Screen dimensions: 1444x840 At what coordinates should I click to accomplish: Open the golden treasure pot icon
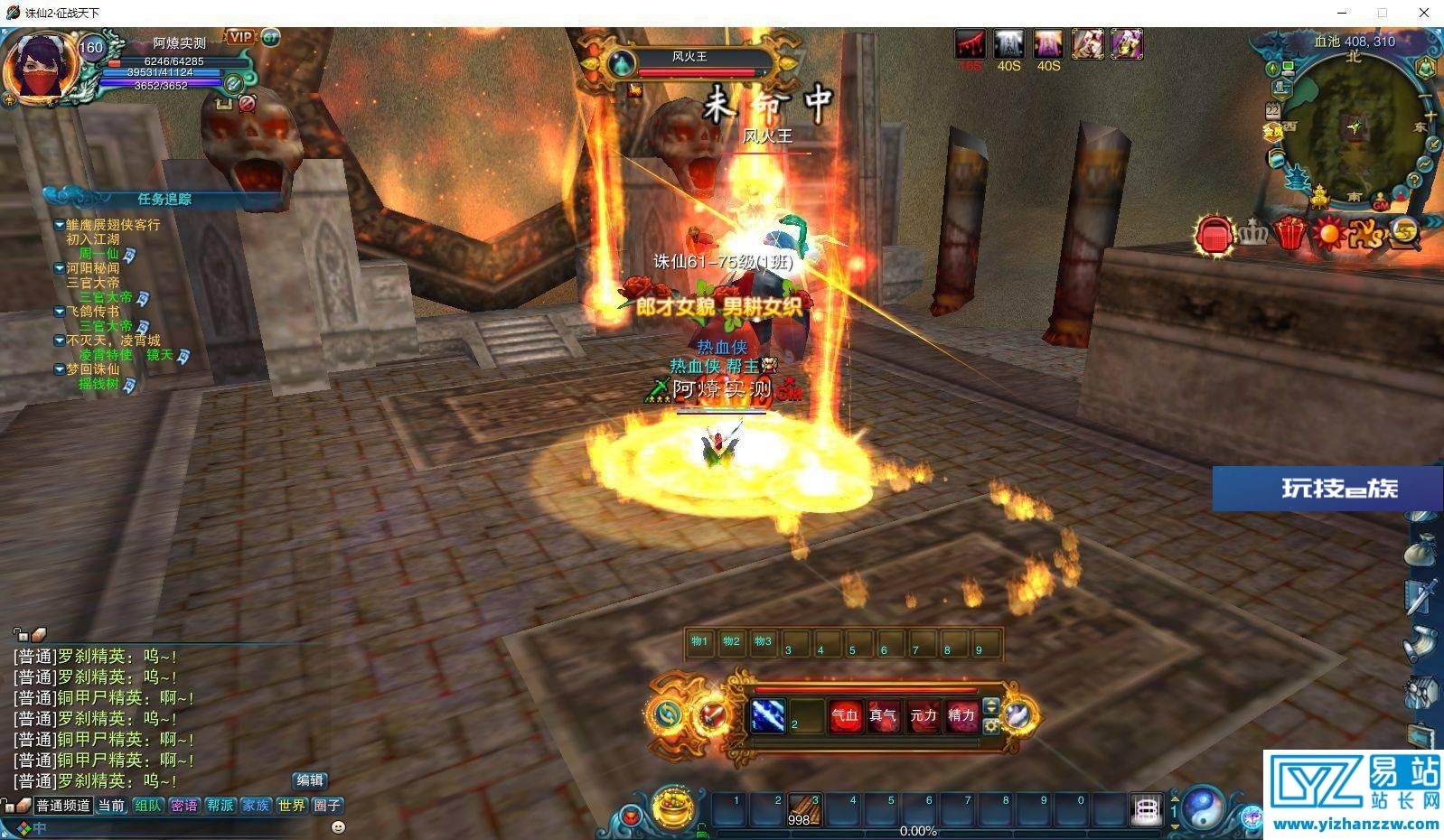click(x=672, y=806)
